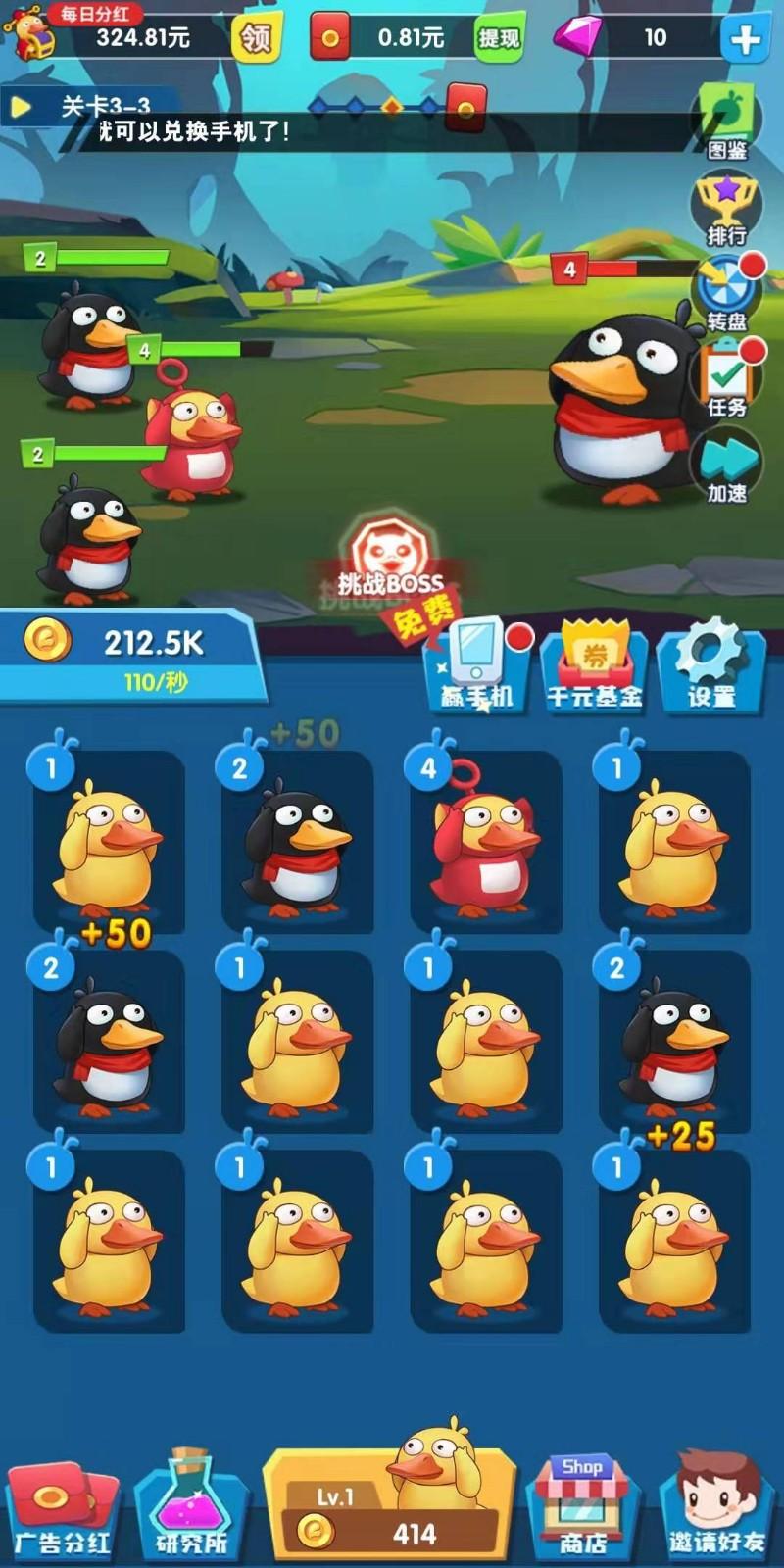Image resolution: width=784 pixels, height=1568 pixels.
Task: Open the 赢手机 phone prize button
Action: (477, 666)
